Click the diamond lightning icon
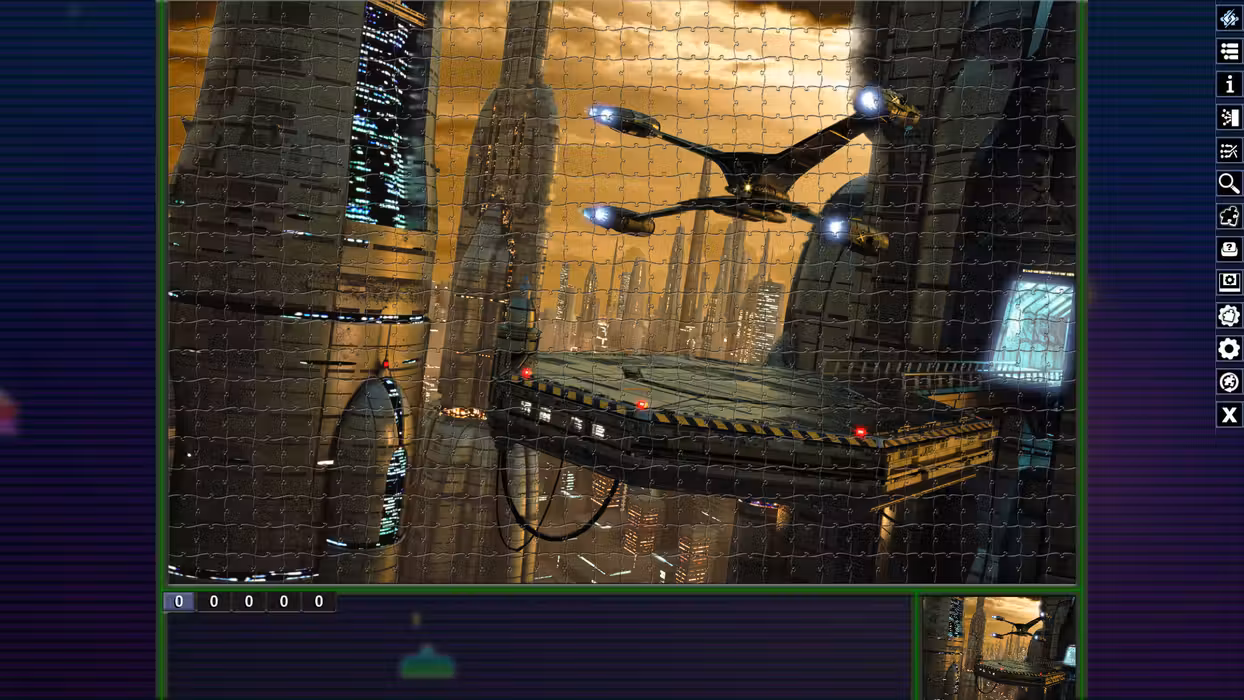Image resolution: width=1244 pixels, height=700 pixels. click(x=1229, y=18)
